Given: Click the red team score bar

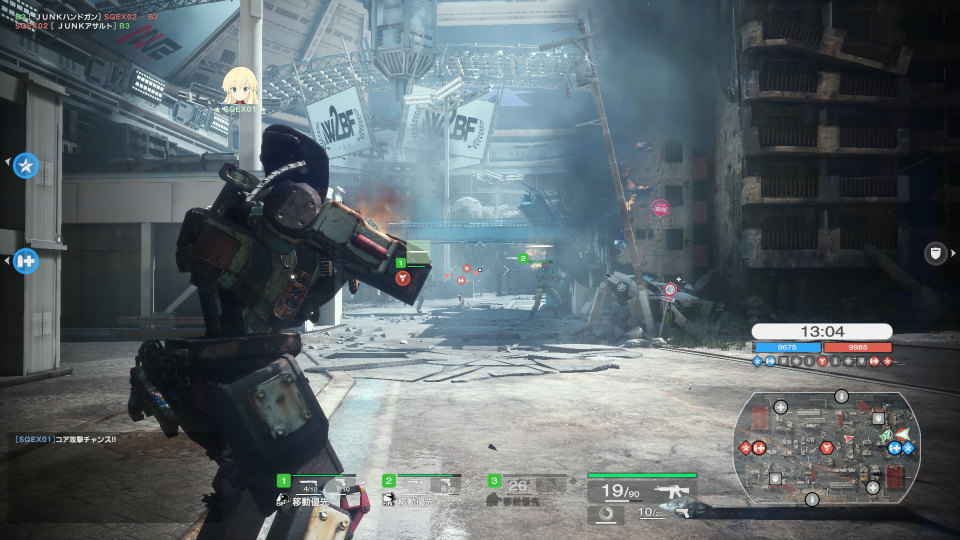Looking at the screenshot, I should coord(858,348).
